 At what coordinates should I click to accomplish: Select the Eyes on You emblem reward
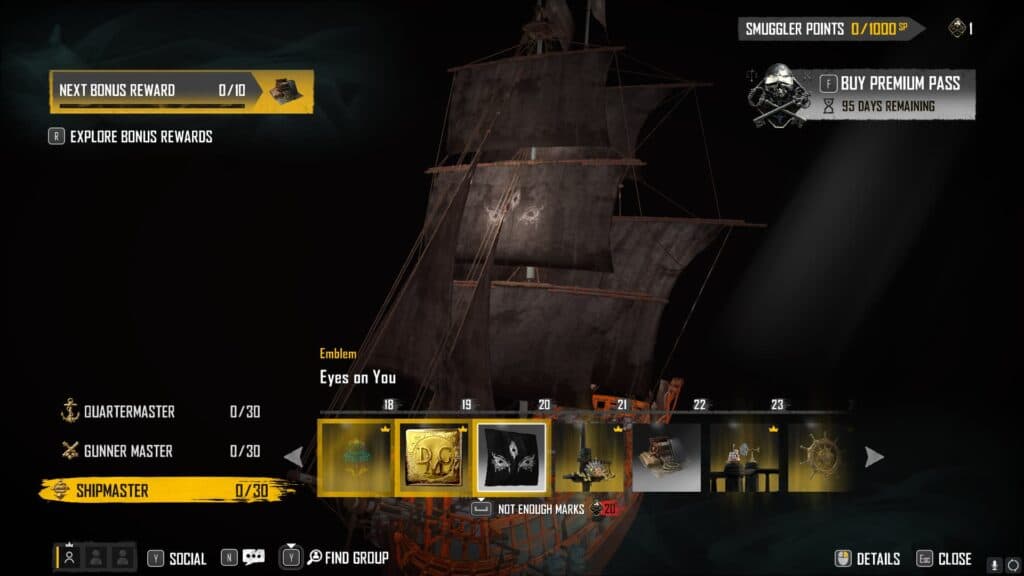511,458
